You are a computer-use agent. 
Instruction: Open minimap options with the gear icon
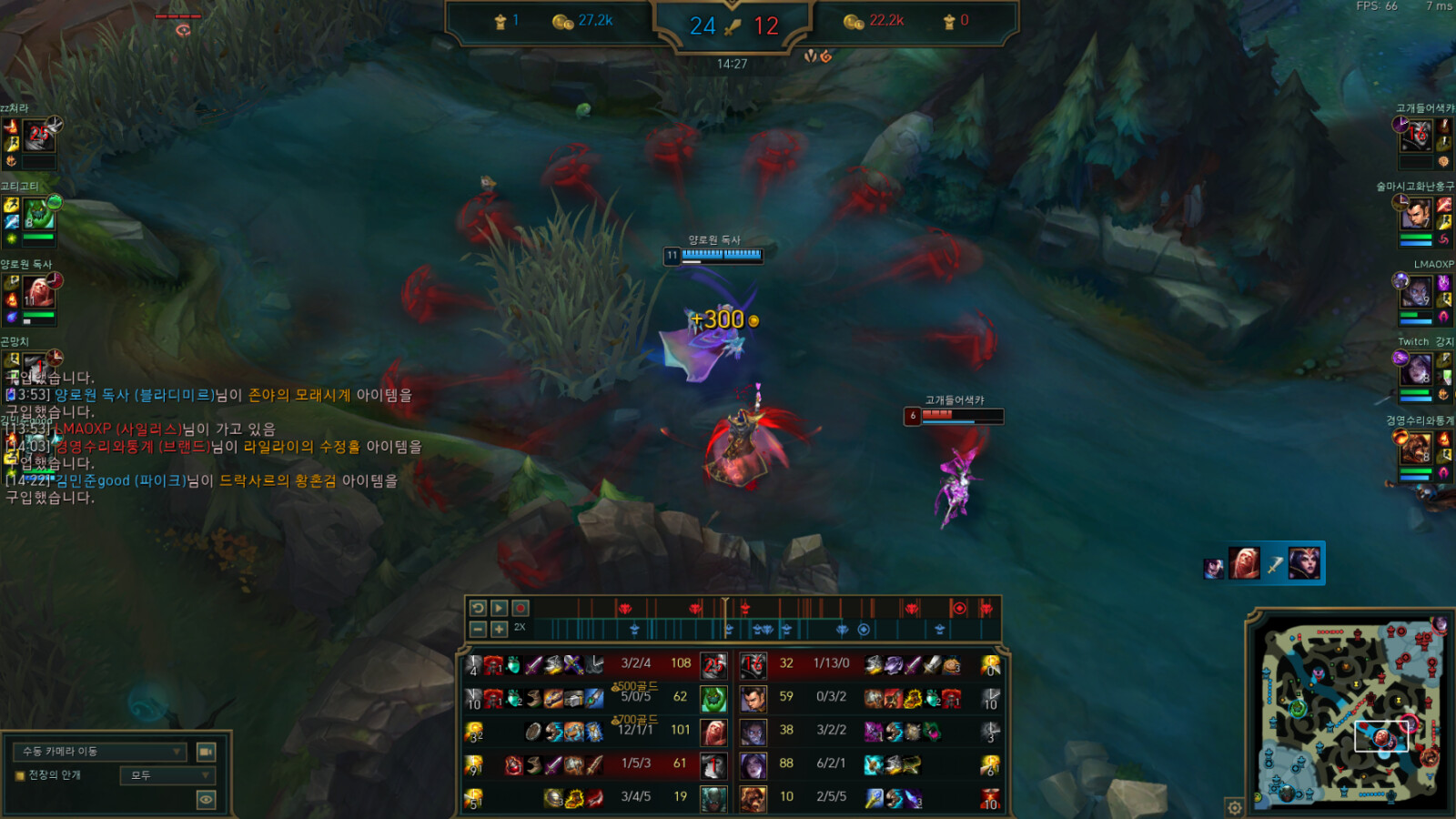pos(1235,807)
